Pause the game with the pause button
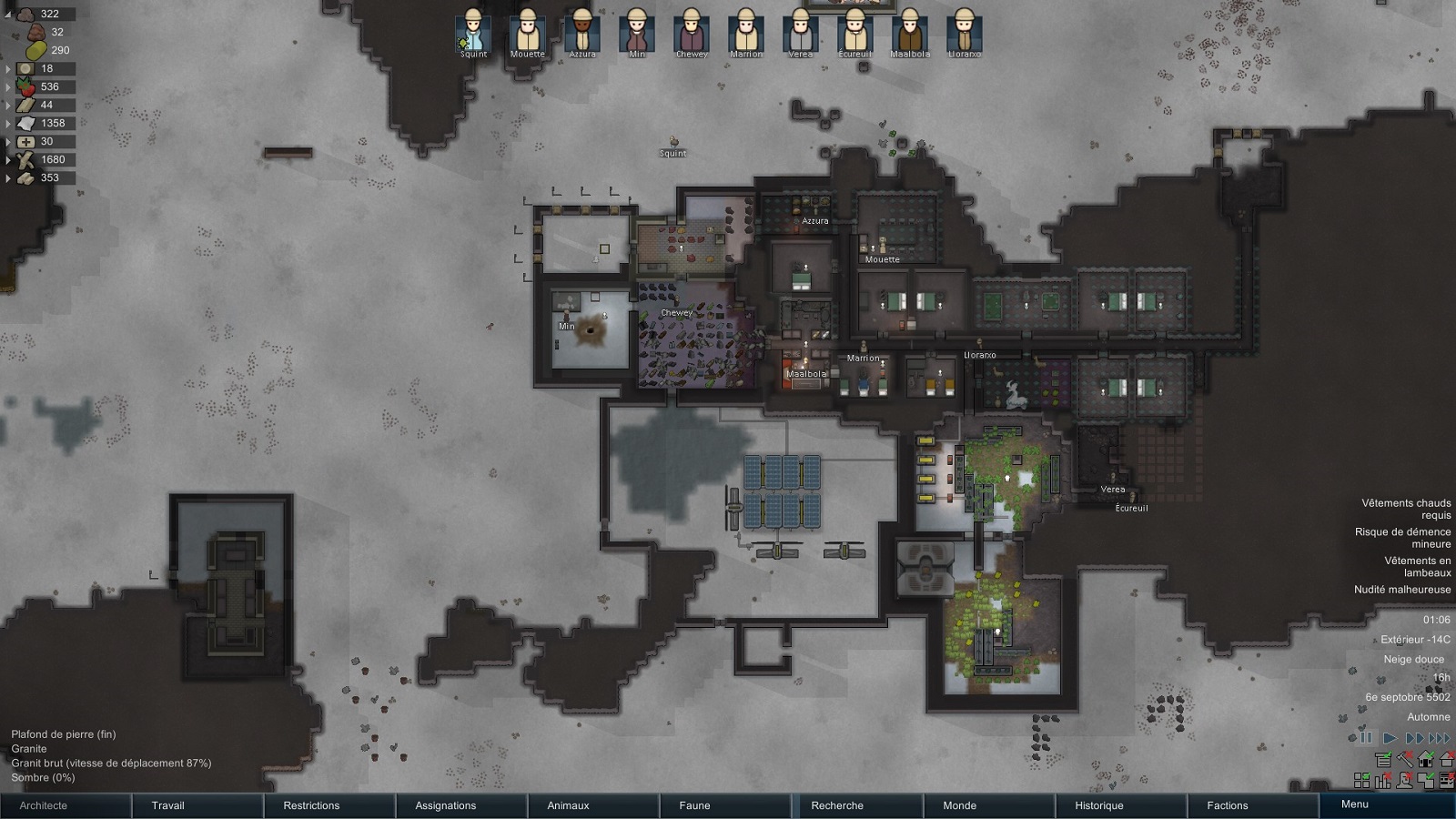The image size is (1456, 819). point(1366,738)
